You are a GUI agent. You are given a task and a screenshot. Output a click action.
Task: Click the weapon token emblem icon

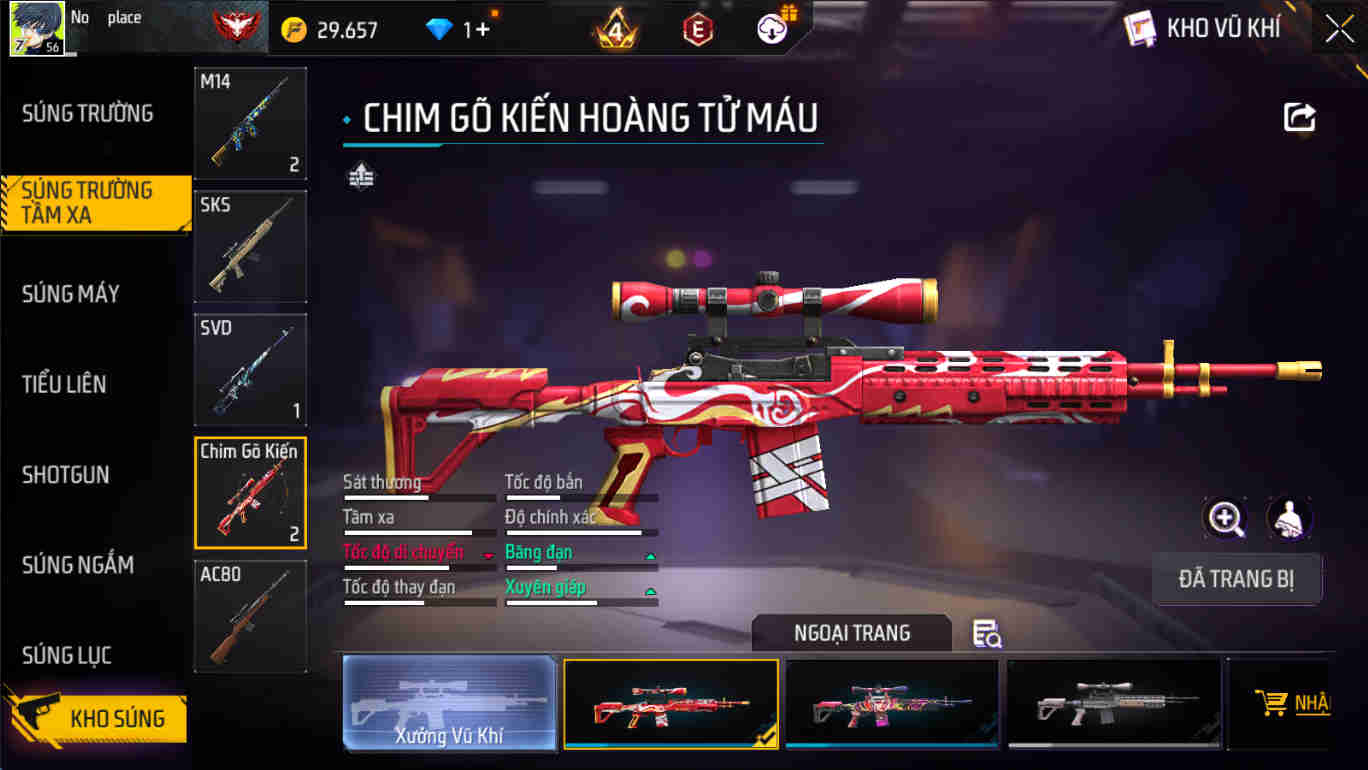pos(360,175)
